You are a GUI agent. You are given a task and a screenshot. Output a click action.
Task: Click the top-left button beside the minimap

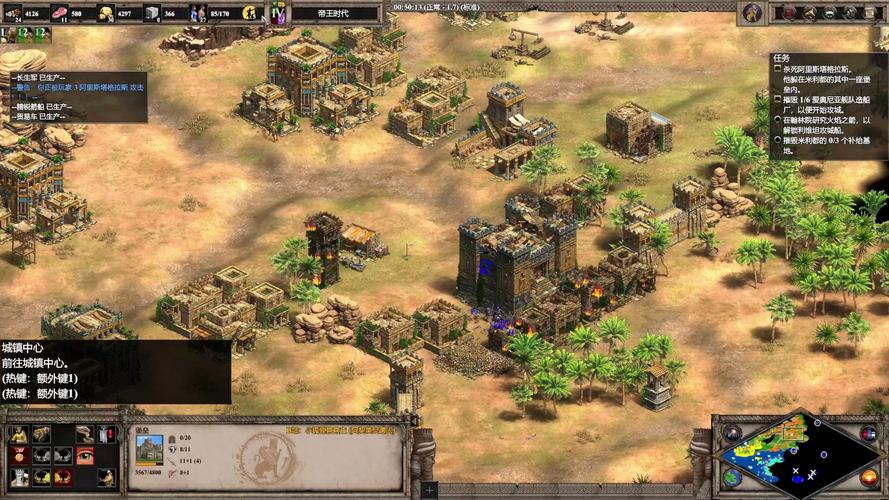pos(733,433)
